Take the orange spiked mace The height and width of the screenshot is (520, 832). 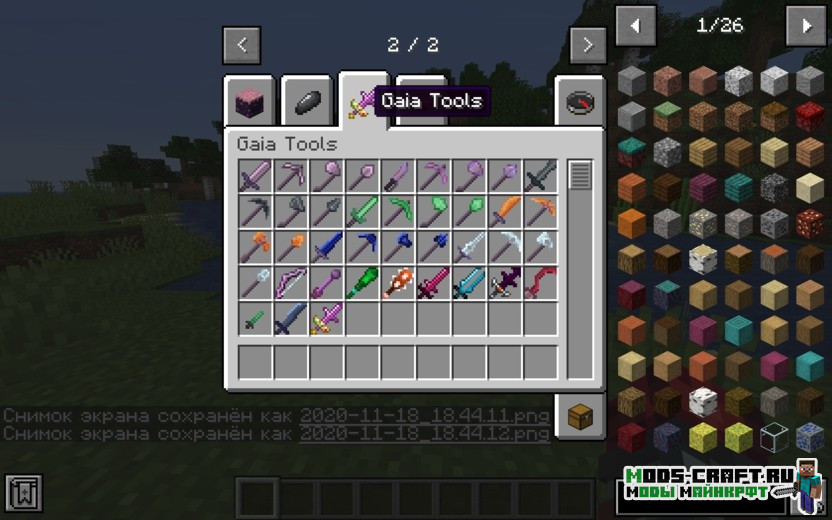[x=398, y=284]
